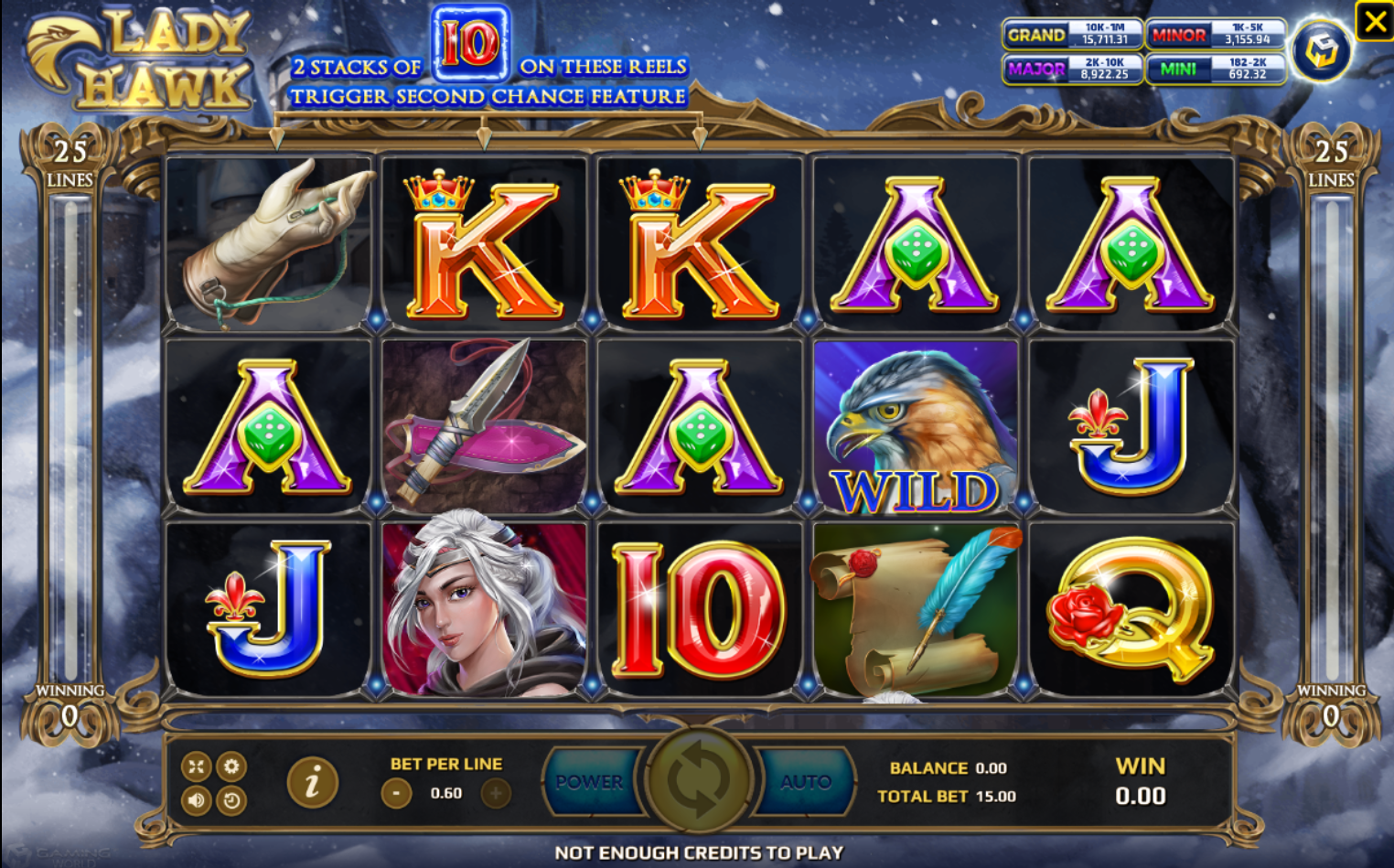The height and width of the screenshot is (868, 1394).
Task: Select the MAJOR jackpot panel
Action: (x=1073, y=69)
